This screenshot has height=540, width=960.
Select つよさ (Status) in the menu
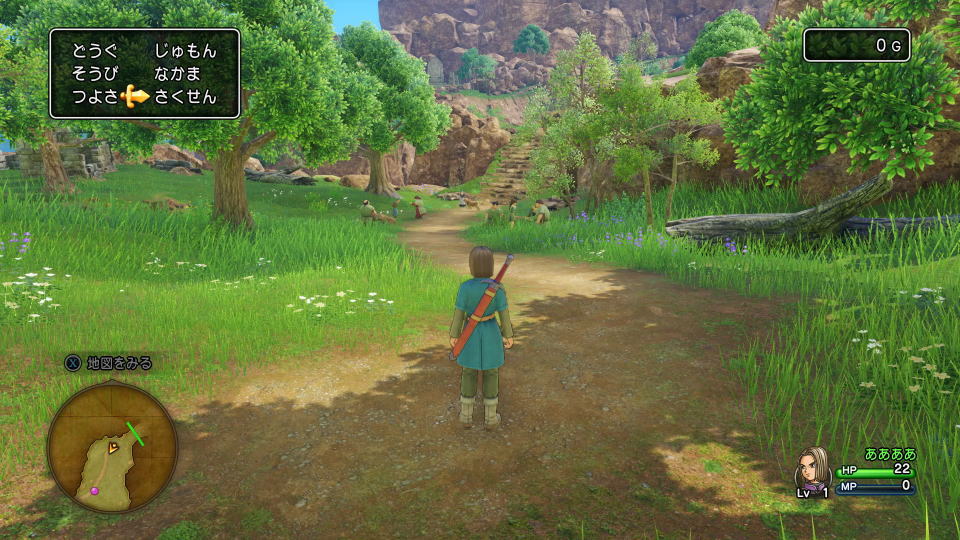[x=93, y=97]
